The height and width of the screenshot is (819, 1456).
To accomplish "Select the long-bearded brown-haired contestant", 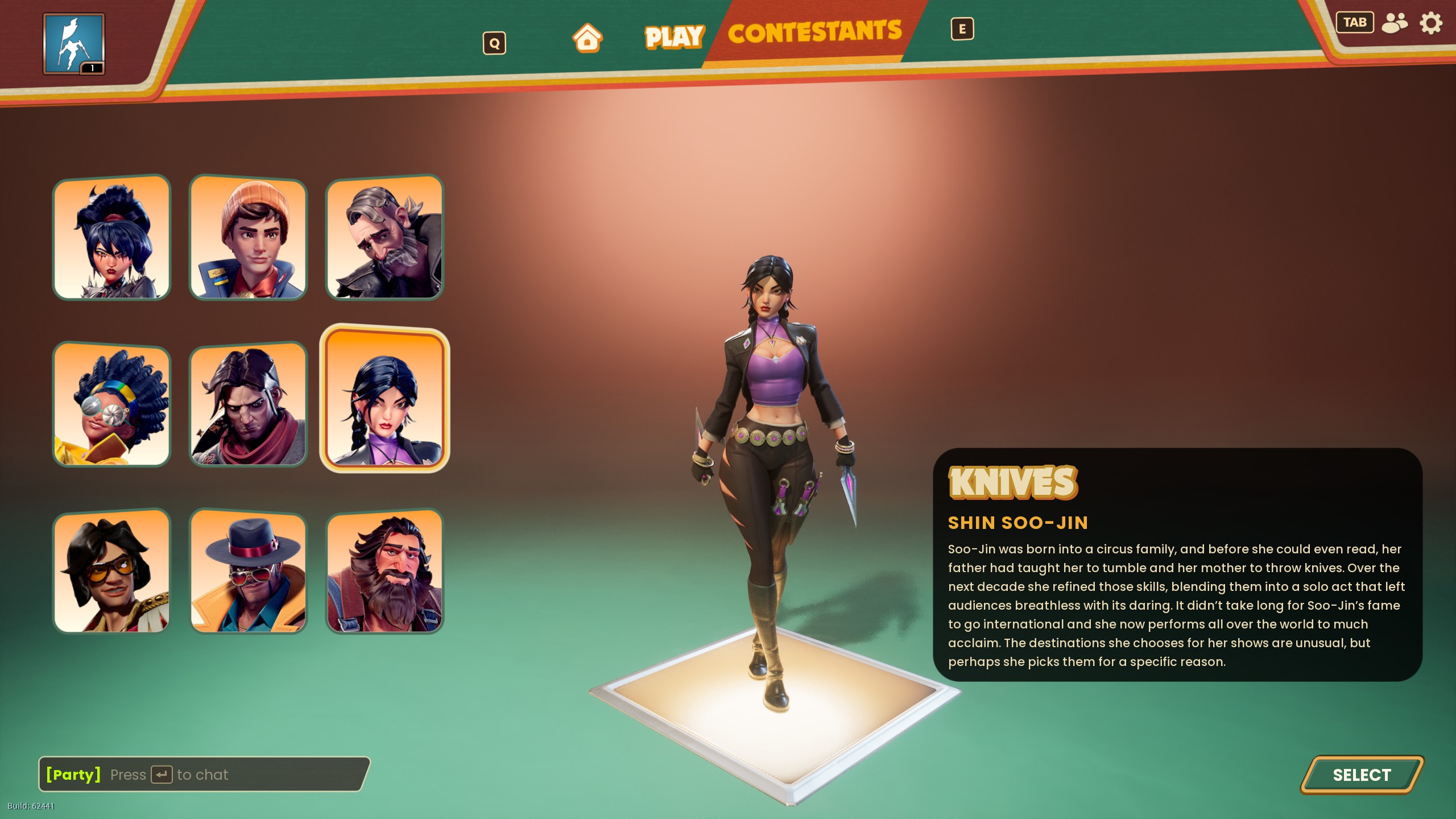I will tap(384, 572).
